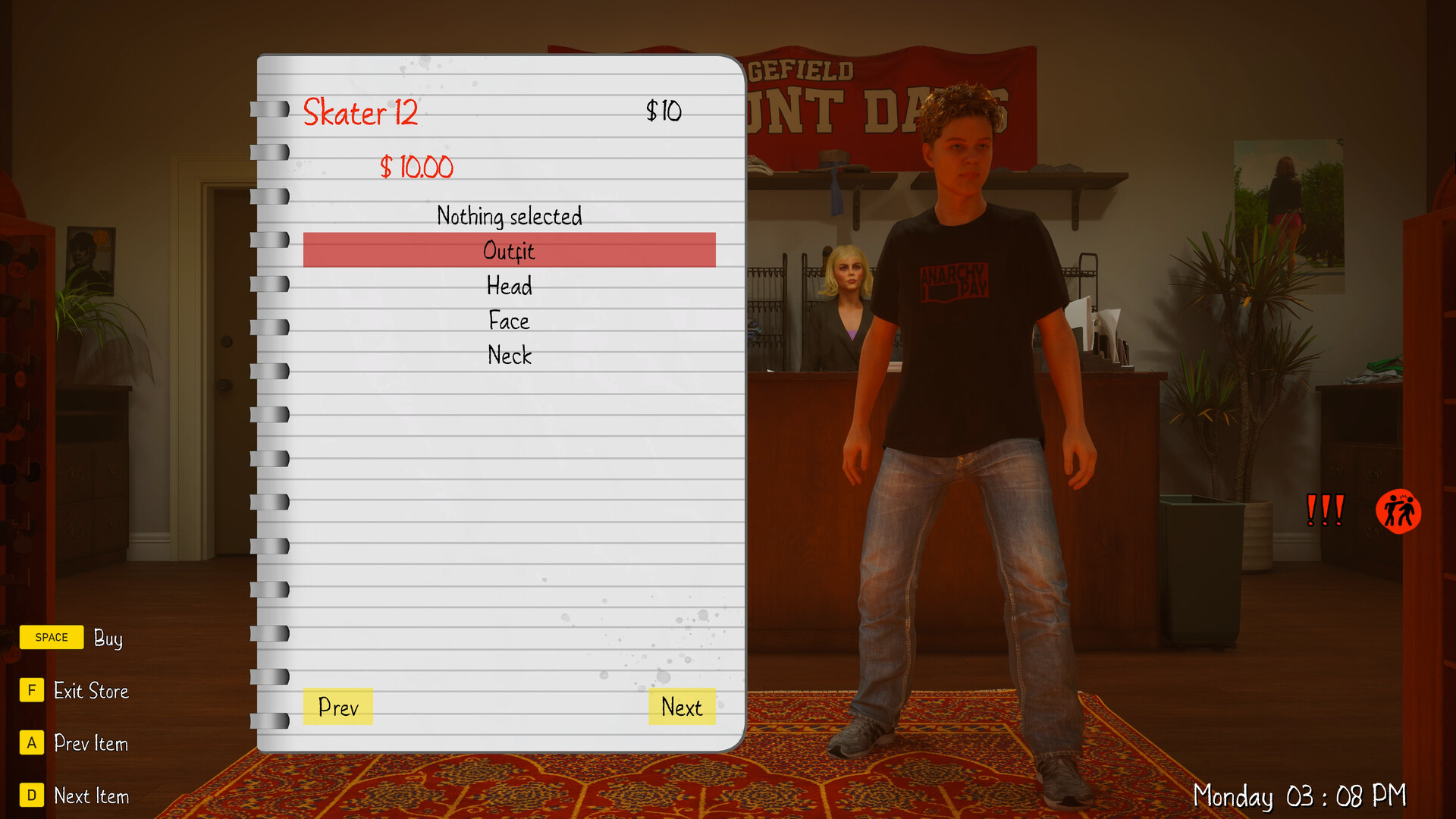Select the Neck option in the list

(x=509, y=355)
